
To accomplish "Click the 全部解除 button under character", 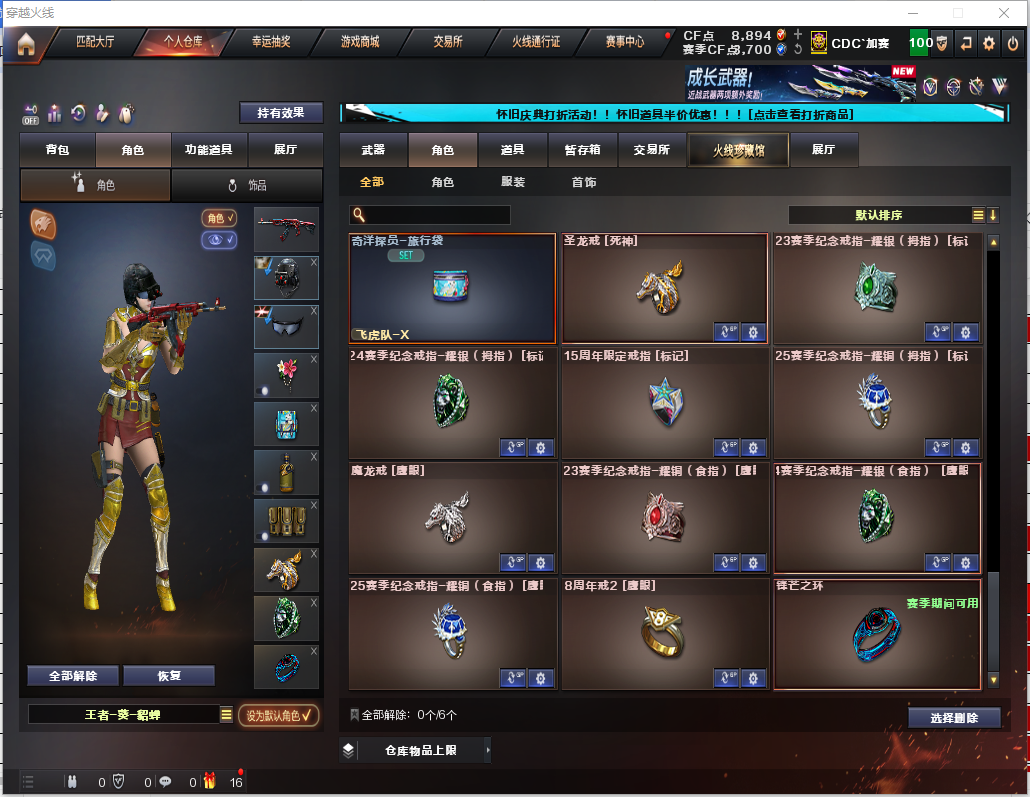I will tap(73, 676).
